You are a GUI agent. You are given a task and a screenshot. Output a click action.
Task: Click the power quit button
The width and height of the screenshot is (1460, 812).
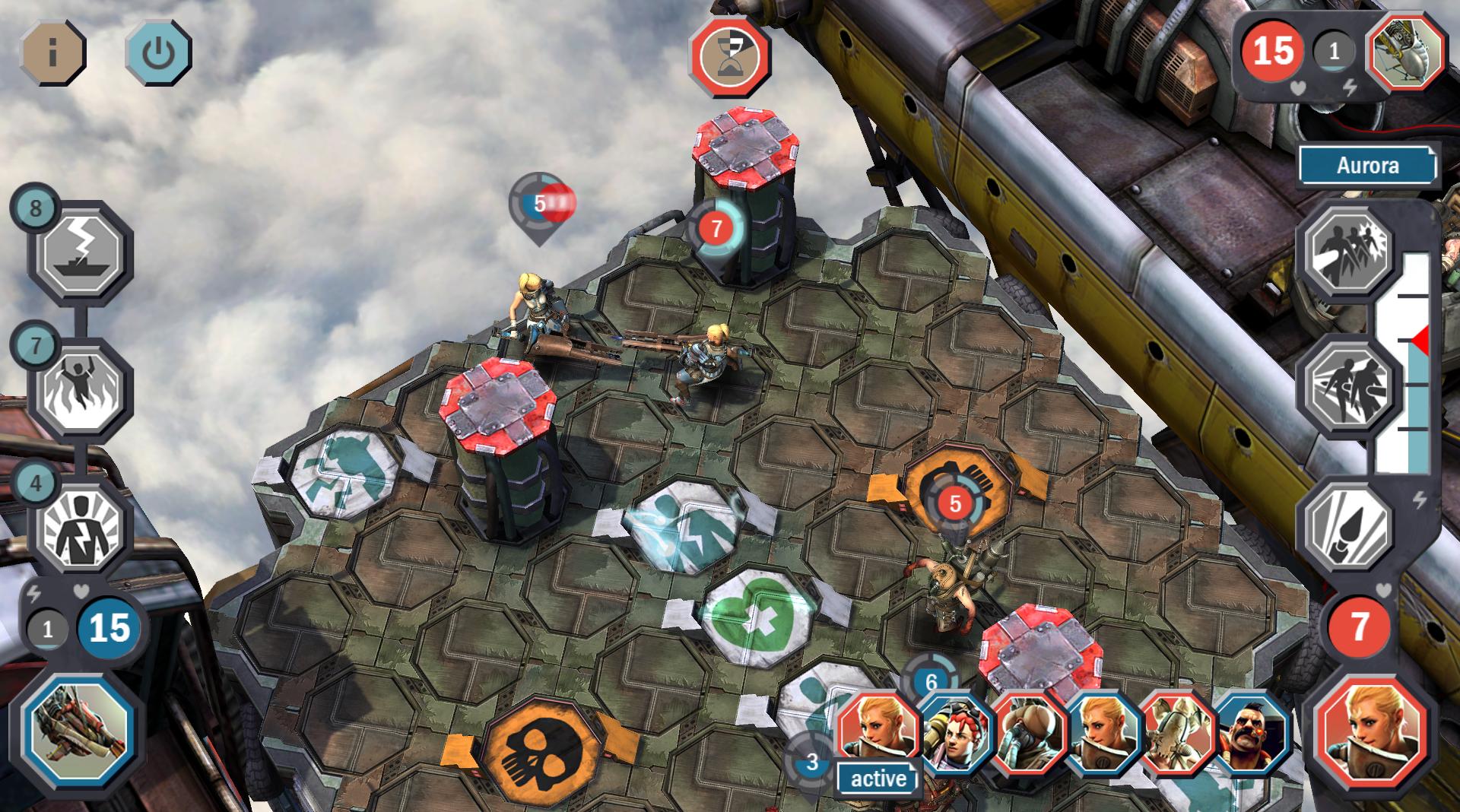158,52
